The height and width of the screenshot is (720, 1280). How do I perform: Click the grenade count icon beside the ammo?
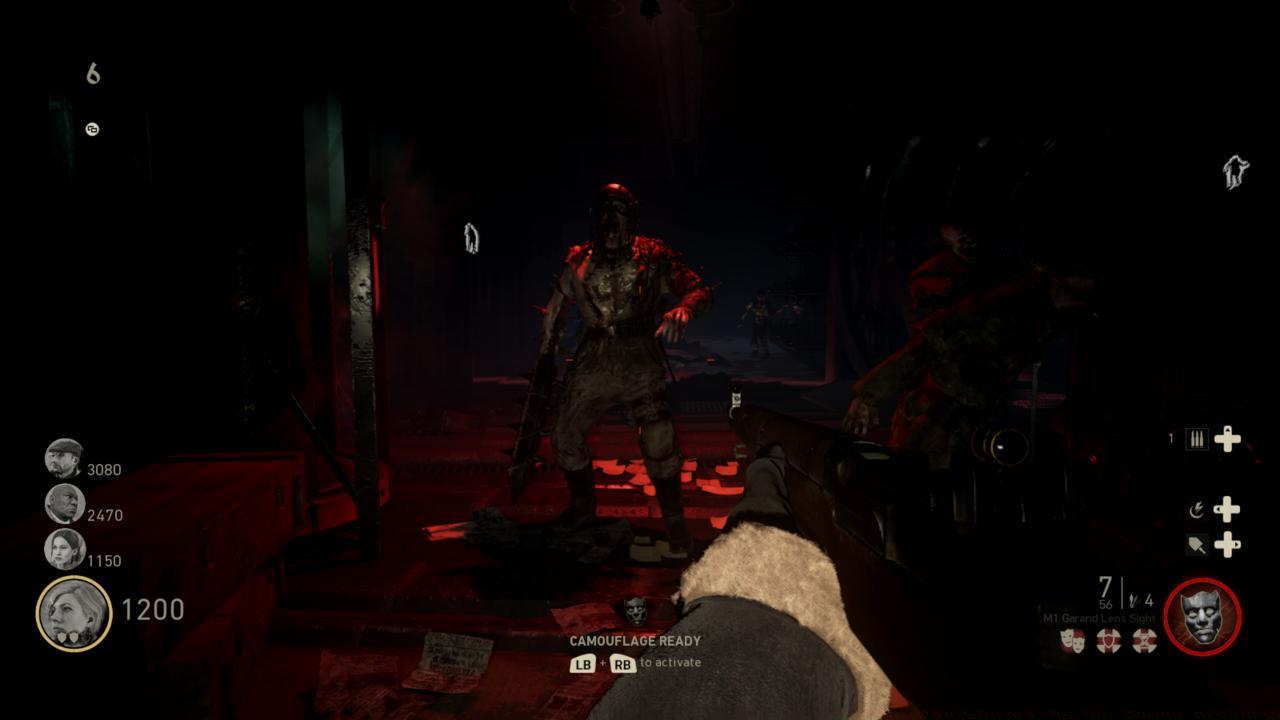pyautogui.click(x=1133, y=600)
